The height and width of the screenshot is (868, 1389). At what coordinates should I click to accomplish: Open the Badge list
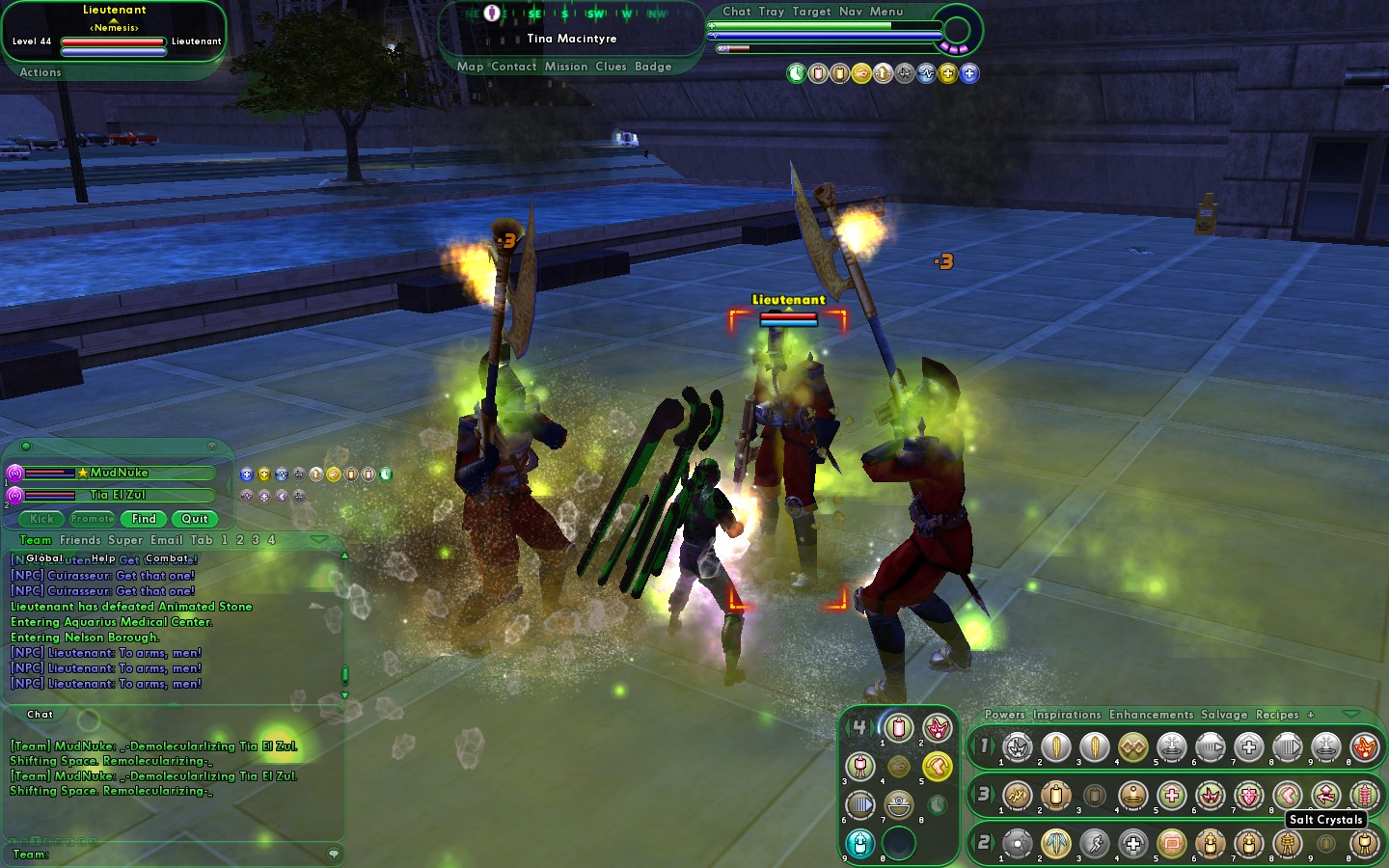pyautogui.click(x=653, y=67)
